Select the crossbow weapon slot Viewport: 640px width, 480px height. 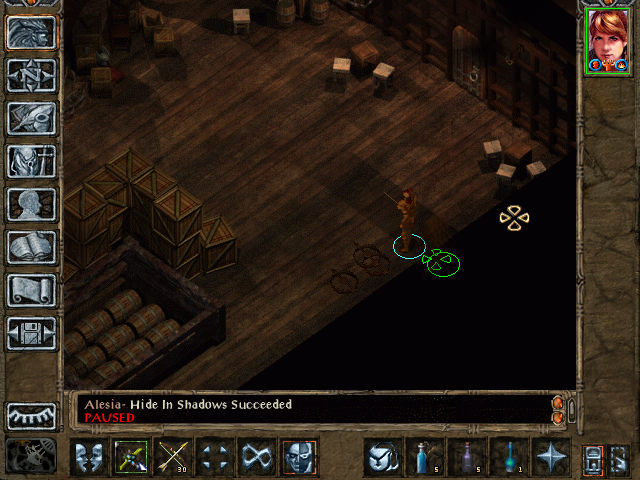point(132,457)
